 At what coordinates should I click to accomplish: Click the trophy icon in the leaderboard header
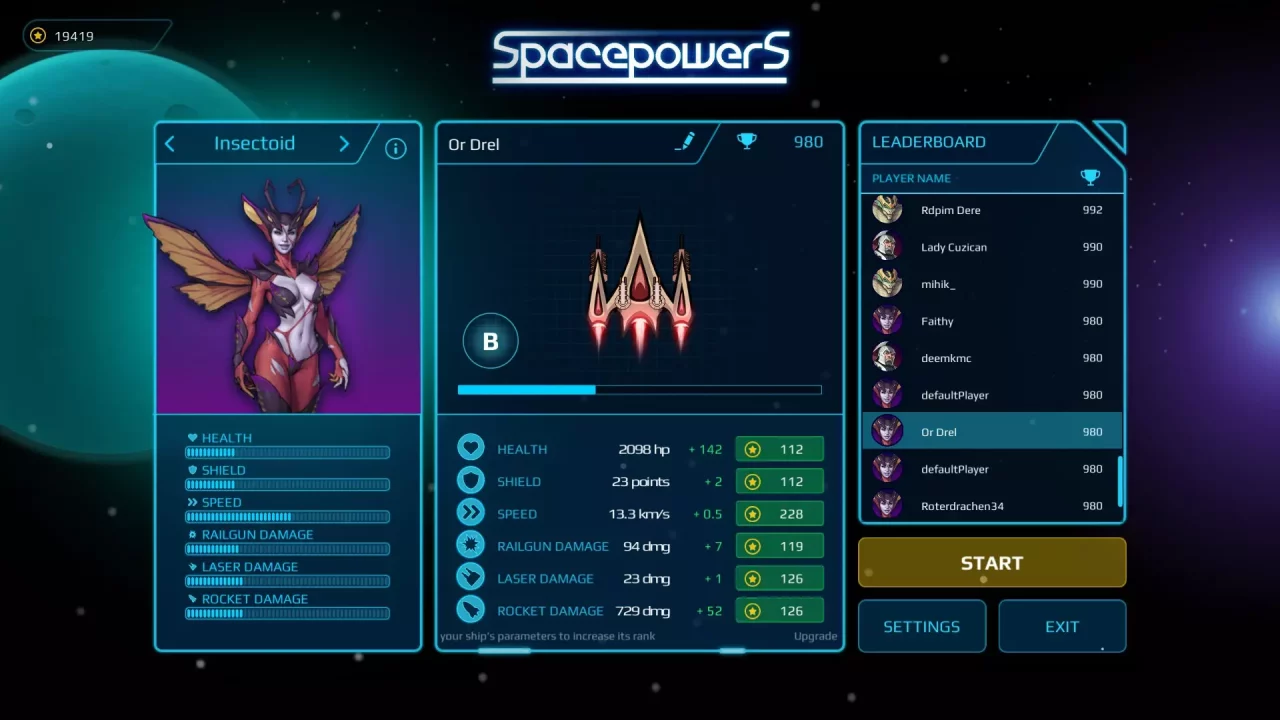click(x=1090, y=177)
